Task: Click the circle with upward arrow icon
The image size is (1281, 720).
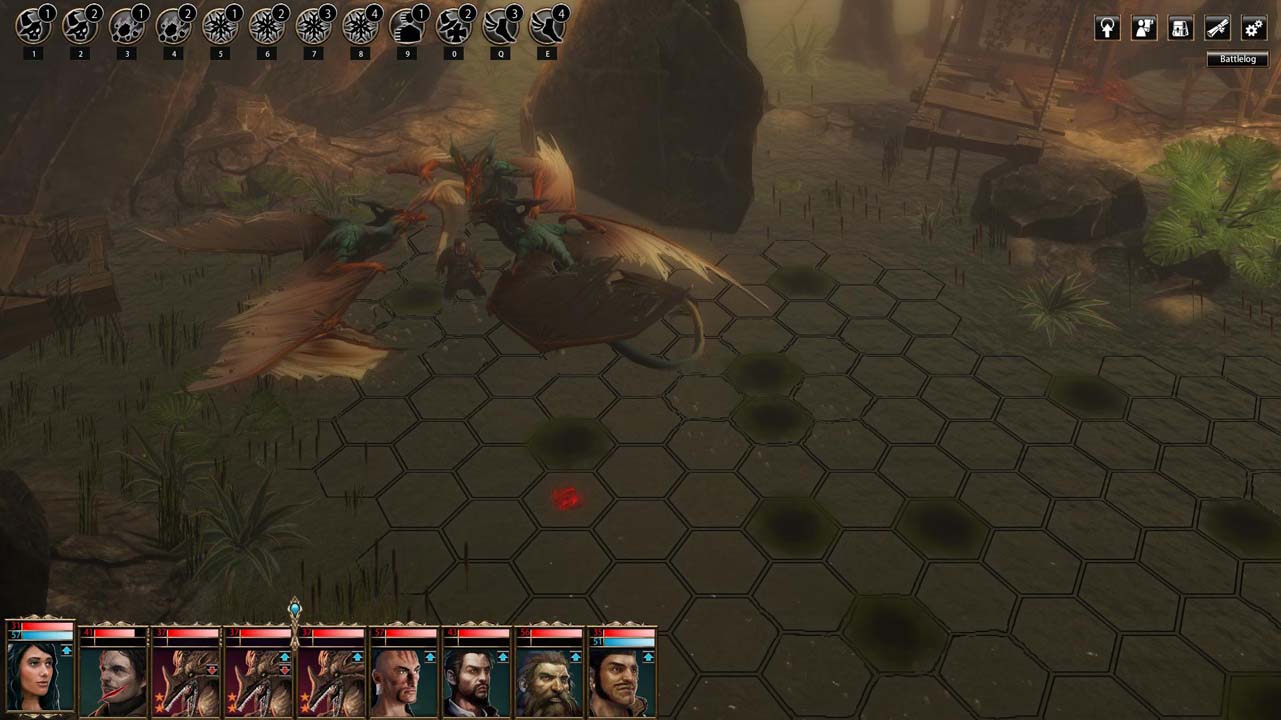Action: [x=1107, y=28]
